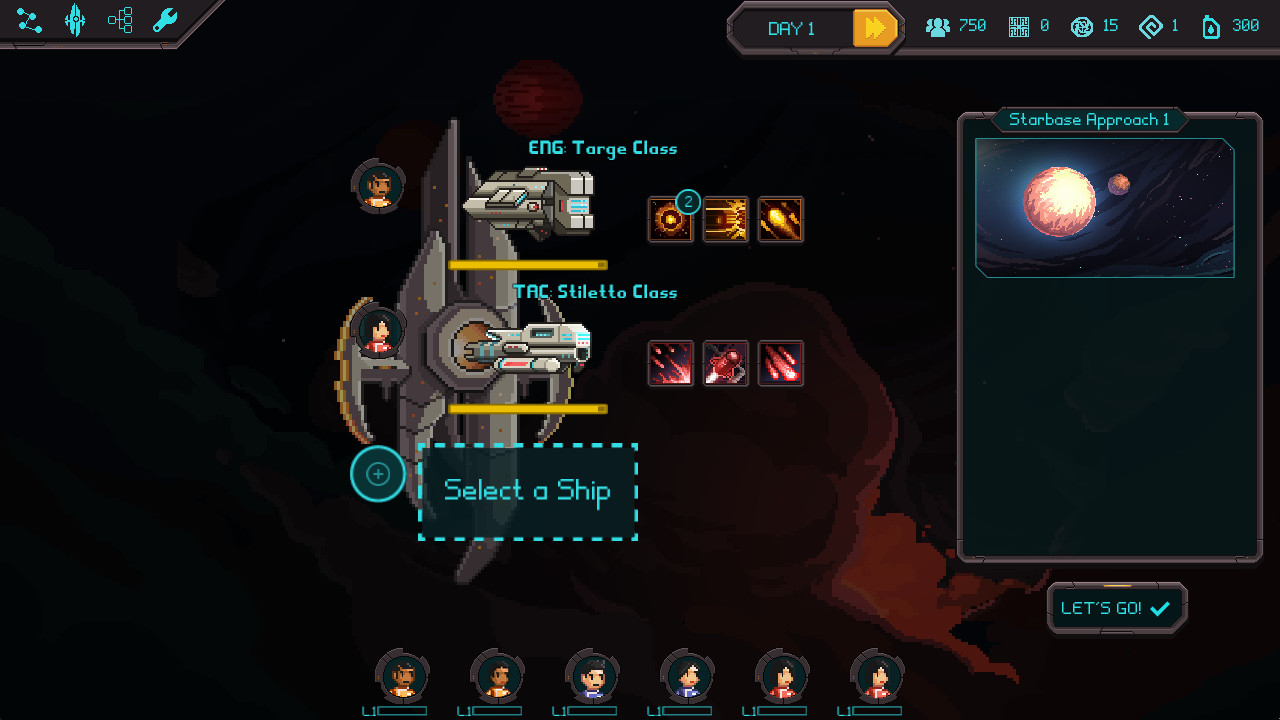Click the fuel canister icon showing 300

click(1211, 25)
